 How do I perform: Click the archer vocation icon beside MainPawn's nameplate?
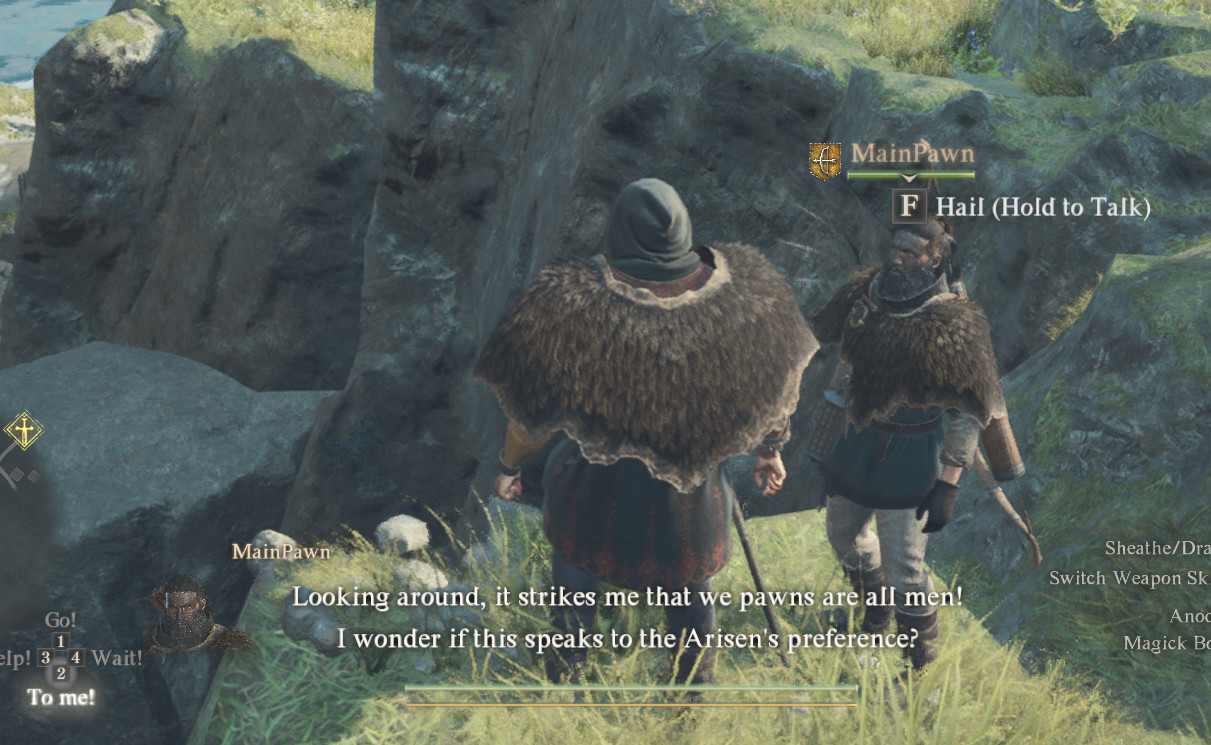click(x=825, y=160)
